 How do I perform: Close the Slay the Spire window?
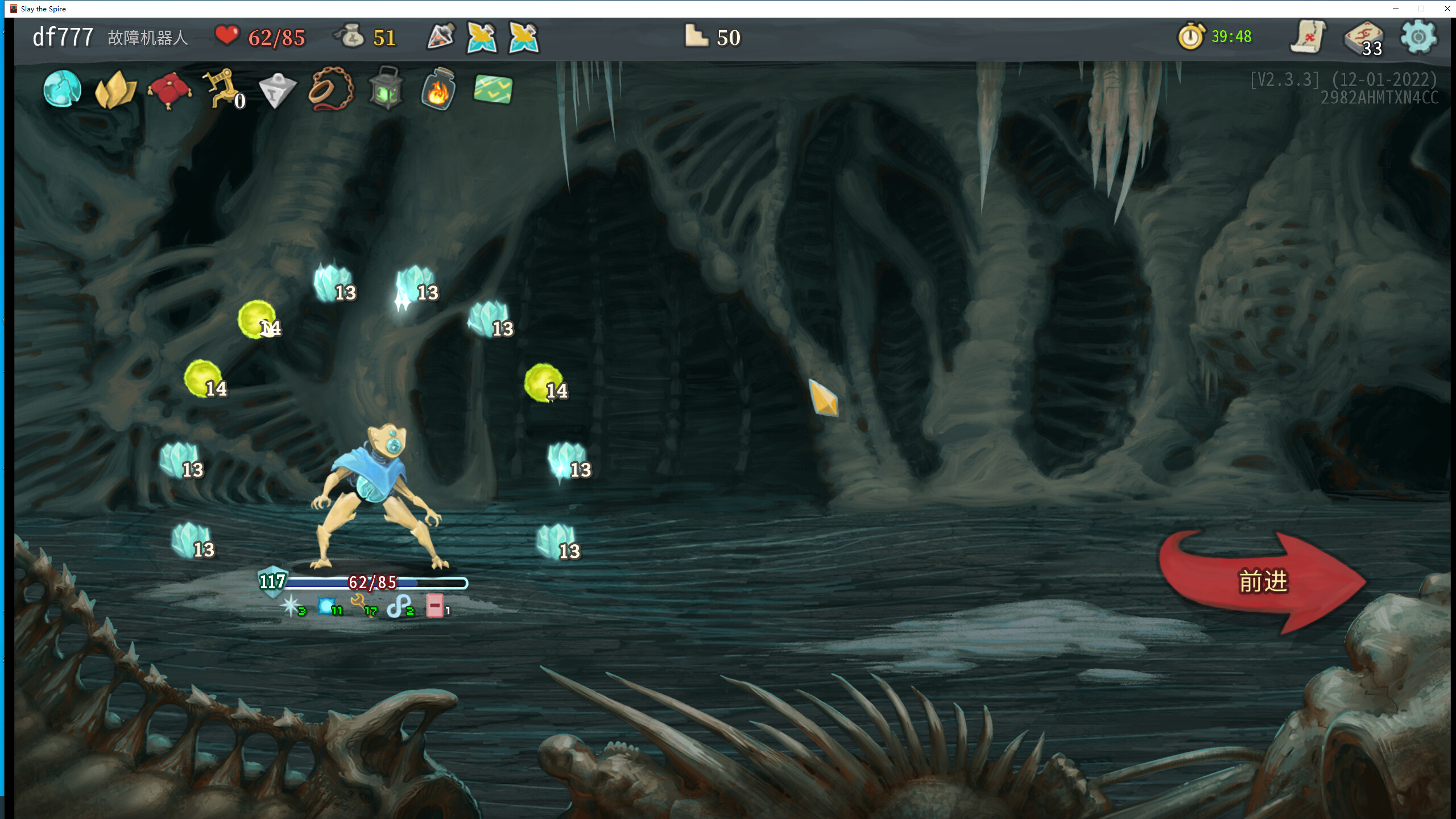[1447, 9]
